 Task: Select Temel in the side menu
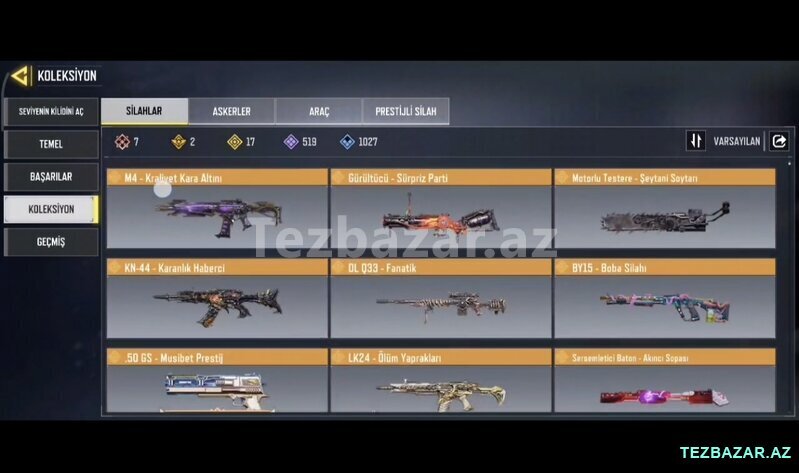pos(51,144)
